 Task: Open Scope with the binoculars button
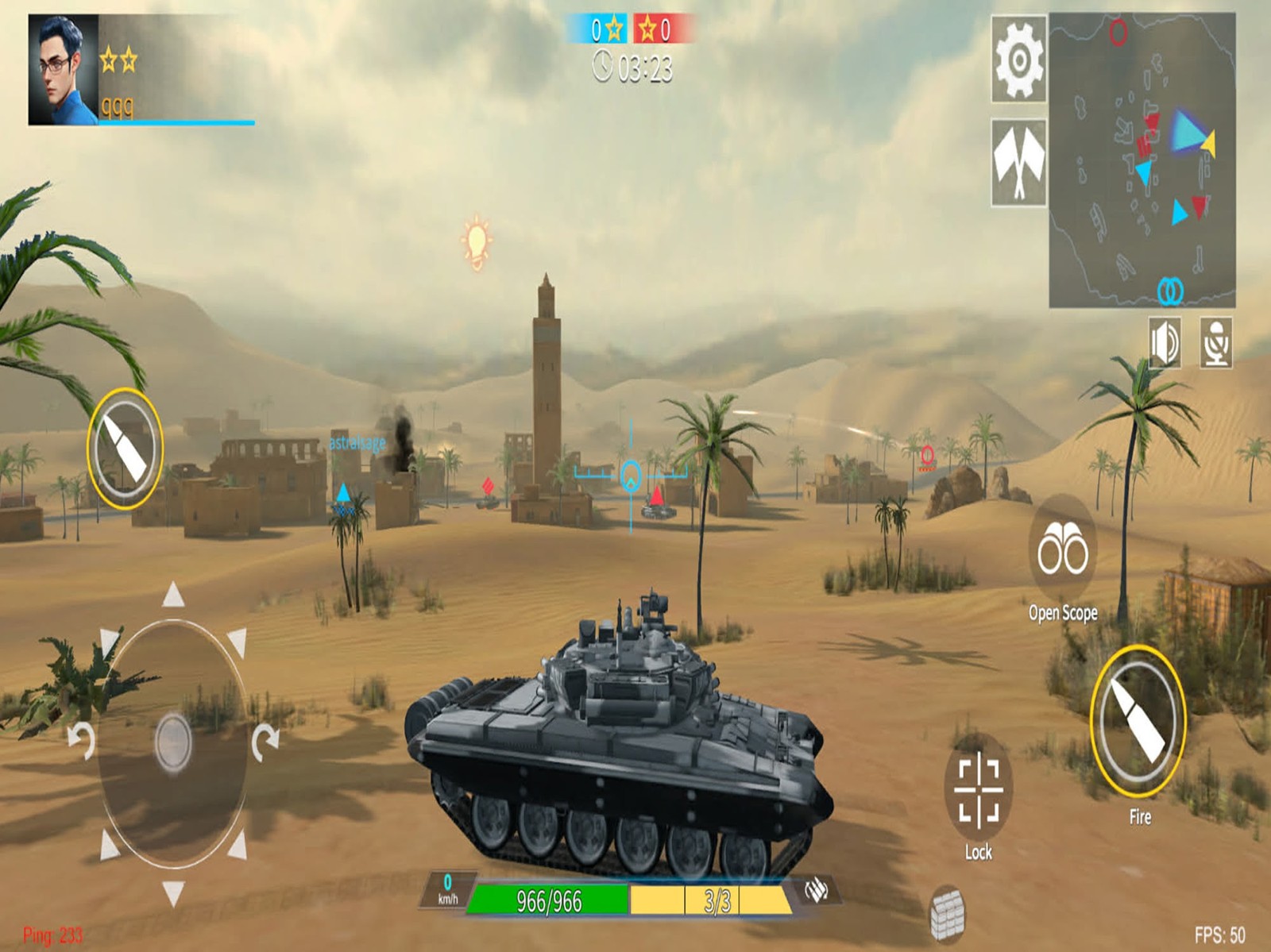1063,549
